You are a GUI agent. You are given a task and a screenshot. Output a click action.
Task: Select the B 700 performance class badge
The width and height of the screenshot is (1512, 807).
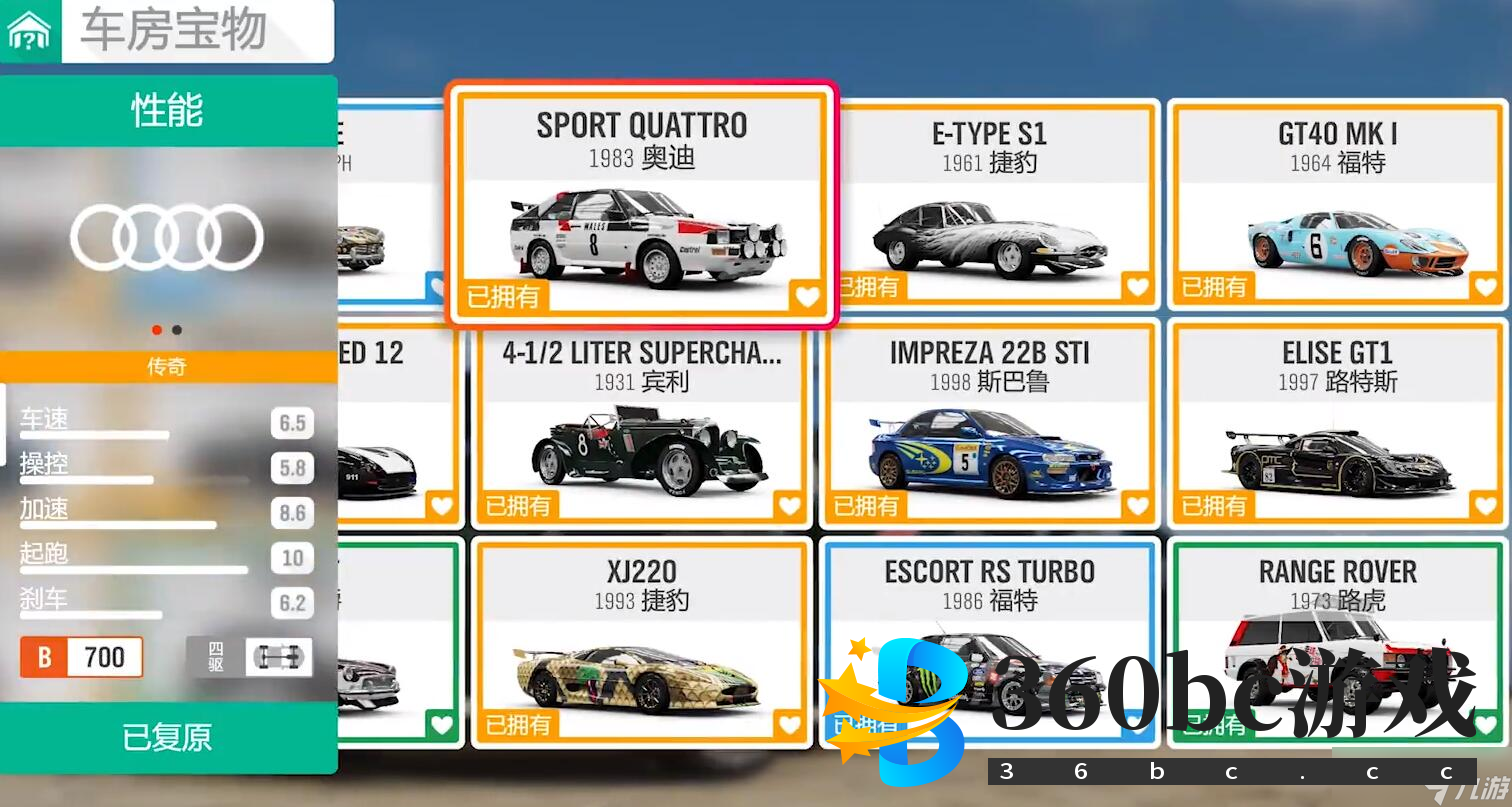(x=82, y=657)
